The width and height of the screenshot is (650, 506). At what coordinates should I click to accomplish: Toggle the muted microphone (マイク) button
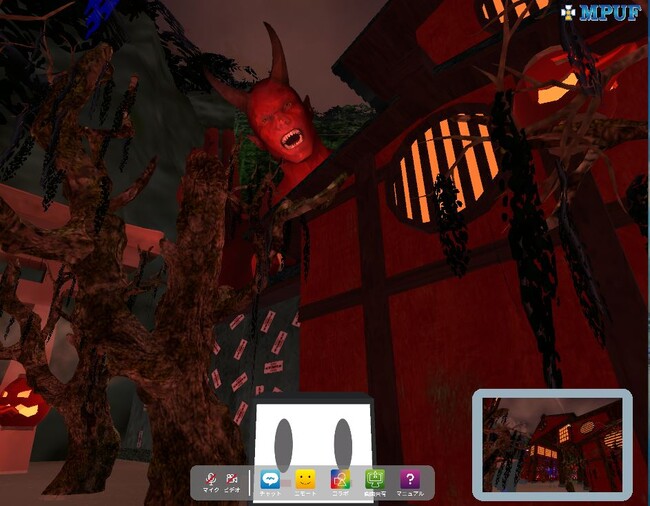[210, 481]
